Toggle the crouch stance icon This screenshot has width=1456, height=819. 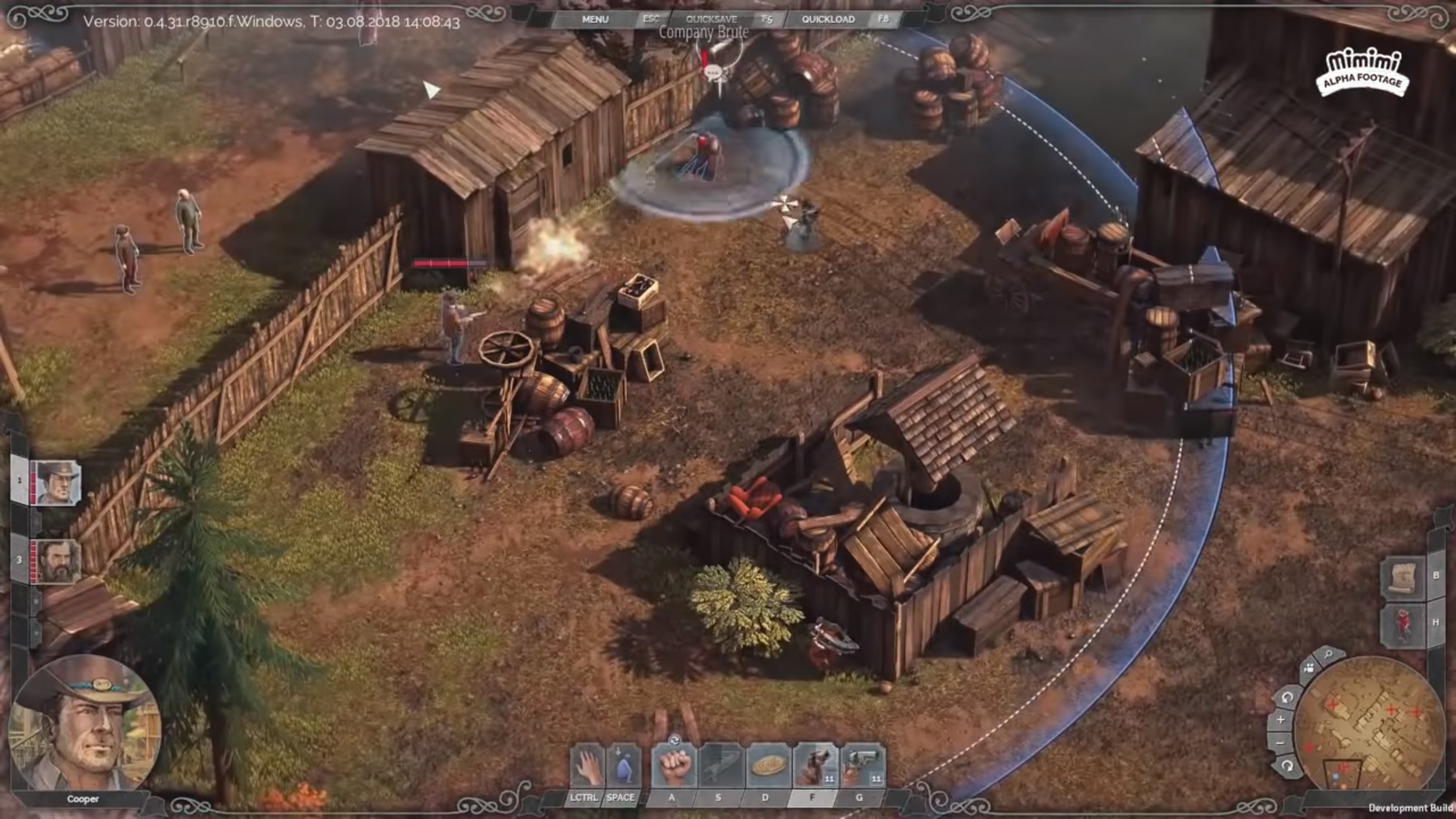coord(623,767)
